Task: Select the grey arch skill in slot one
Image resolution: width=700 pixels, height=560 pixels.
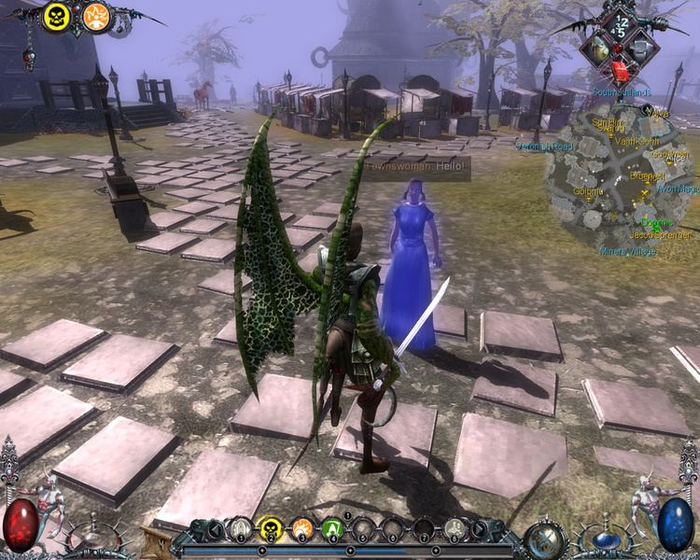Action: (x=240, y=528)
